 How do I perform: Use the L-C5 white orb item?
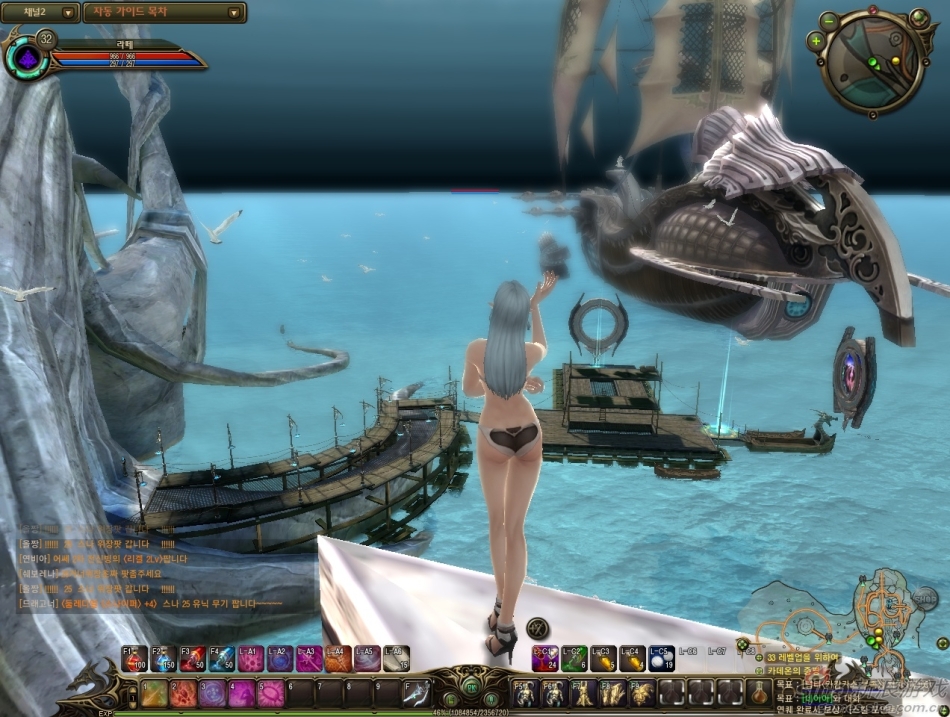(x=662, y=658)
